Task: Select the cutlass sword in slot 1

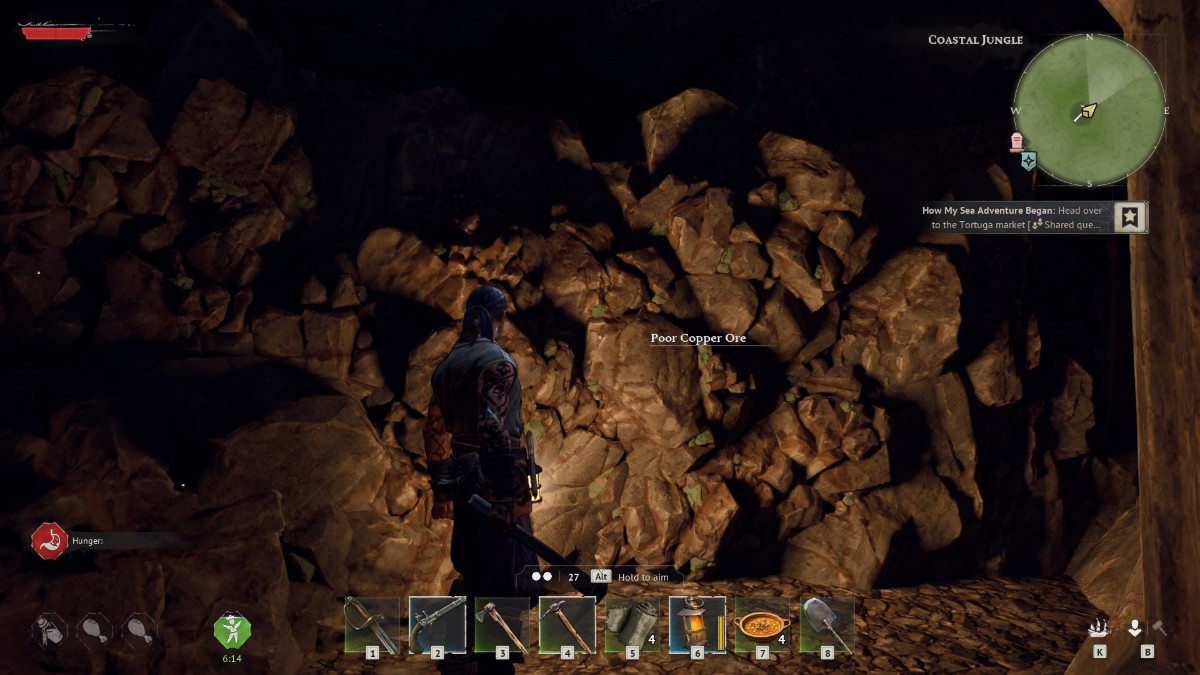Action: click(x=372, y=625)
